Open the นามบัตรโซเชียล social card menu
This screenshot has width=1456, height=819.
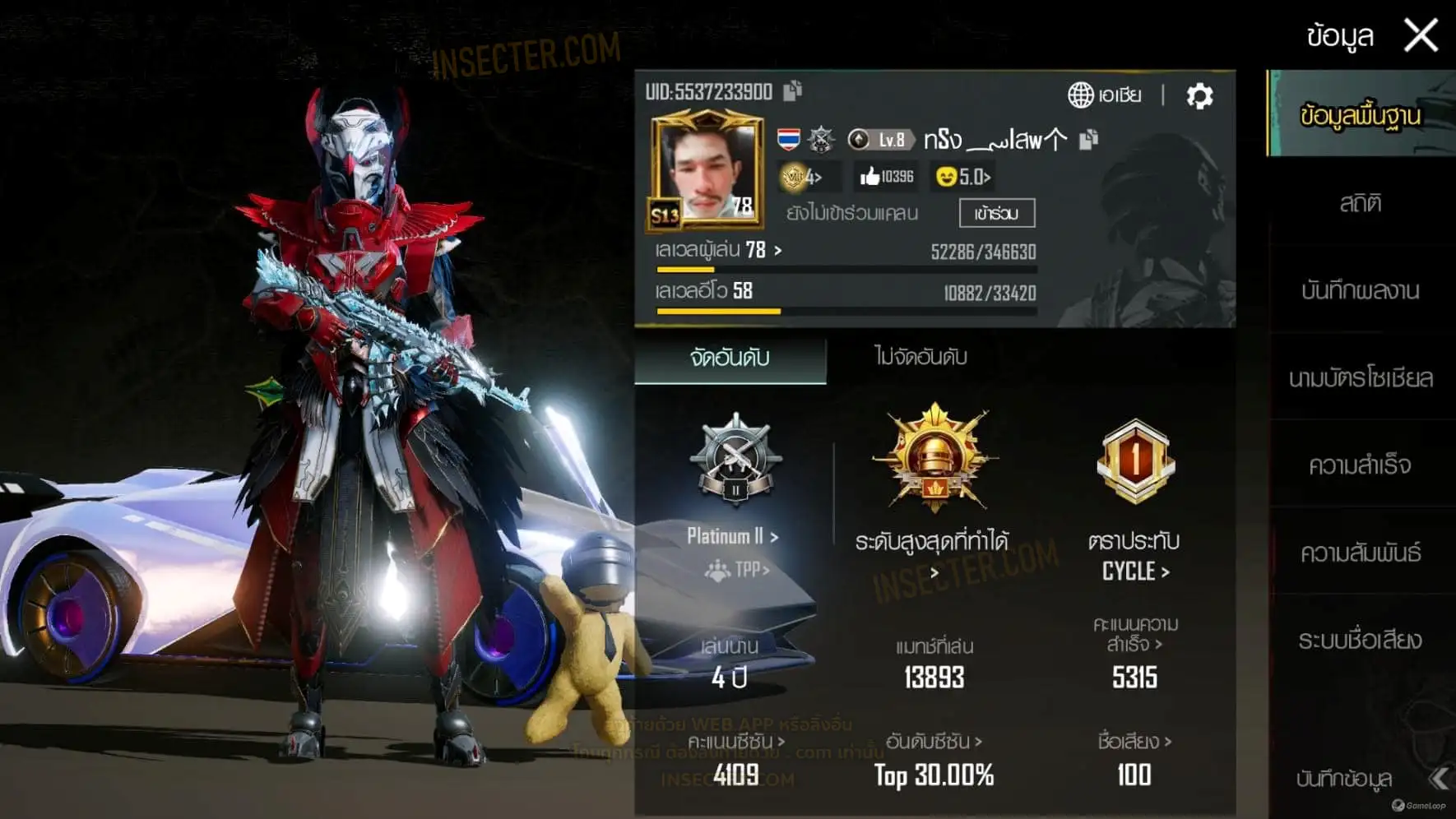tap(1360, 378)
